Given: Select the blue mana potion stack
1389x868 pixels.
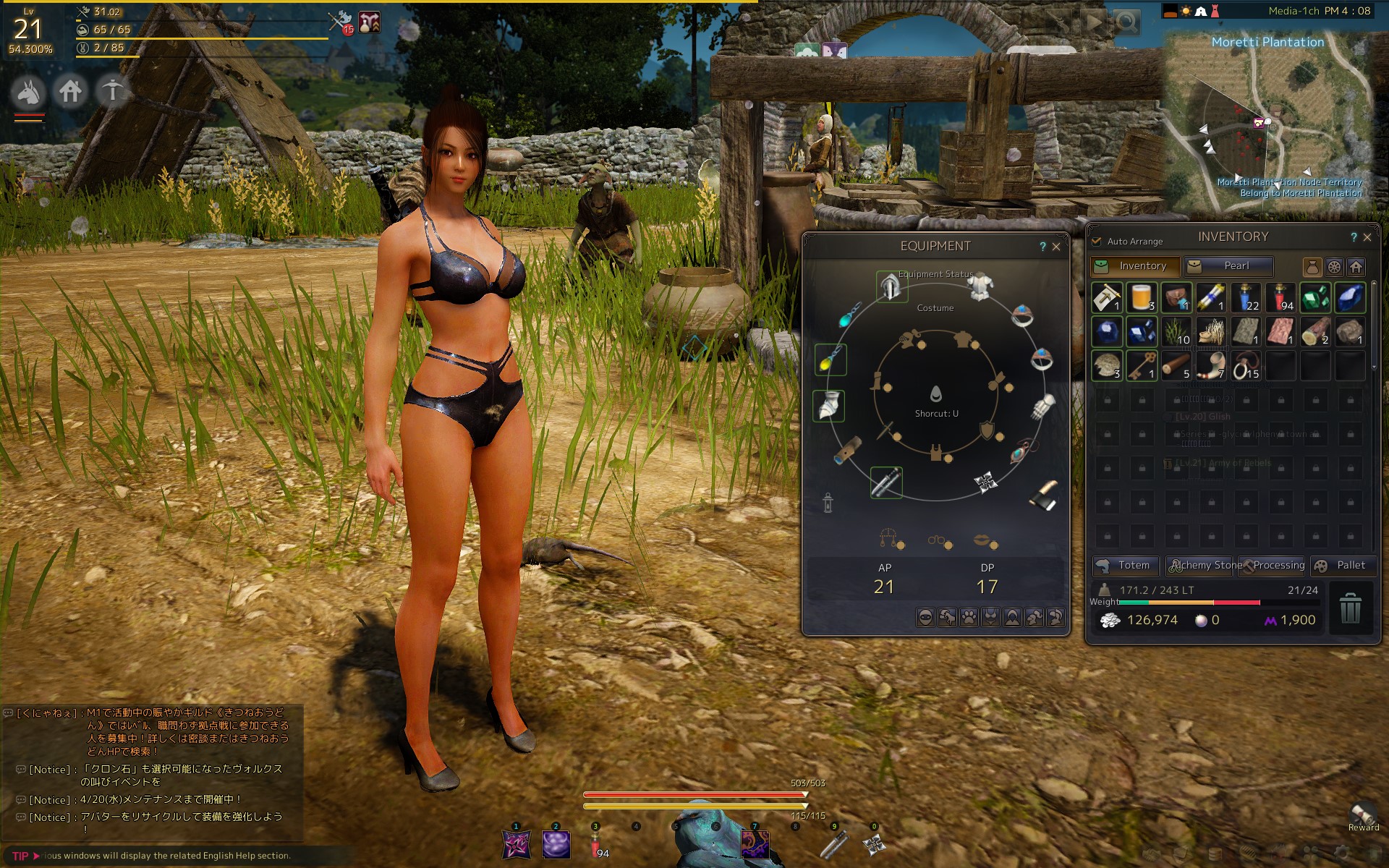Looking at the screenshot, I should pyautogui.click(x=1245, y=297).
